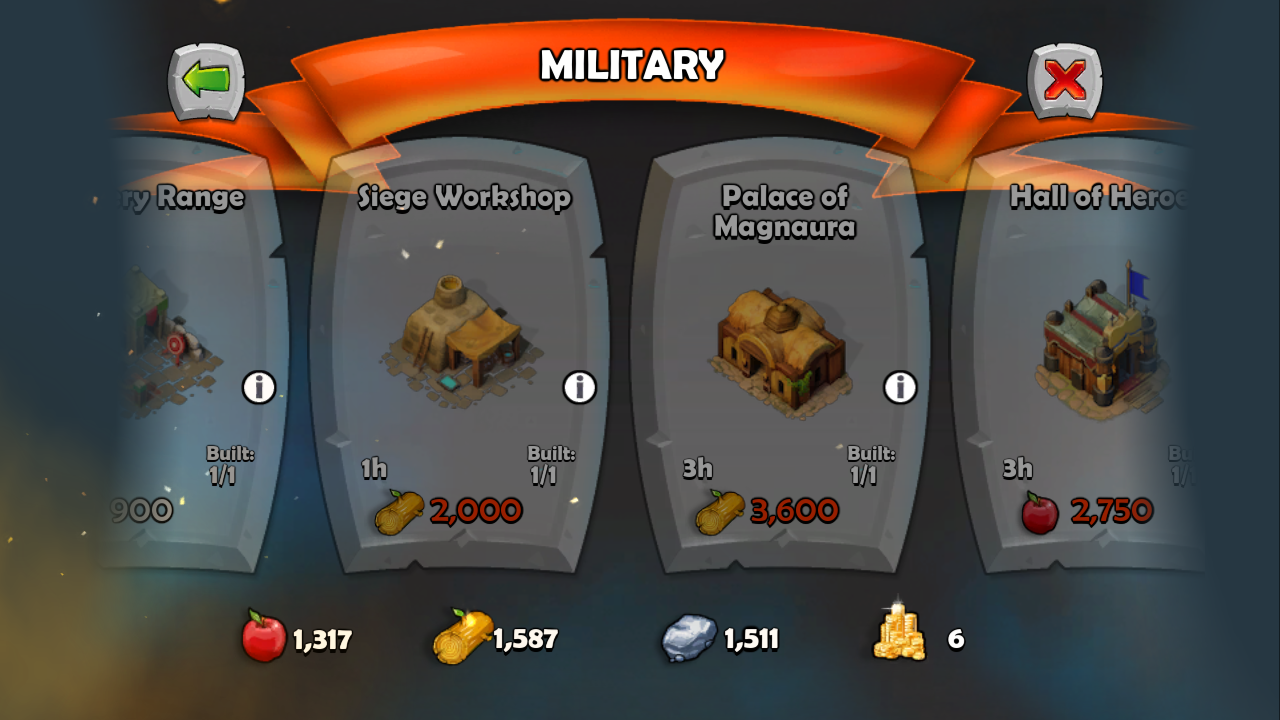The image size is (1280, 720).
Task: Open info for Palace of Magnaura
Action: [x=900, y=387]
